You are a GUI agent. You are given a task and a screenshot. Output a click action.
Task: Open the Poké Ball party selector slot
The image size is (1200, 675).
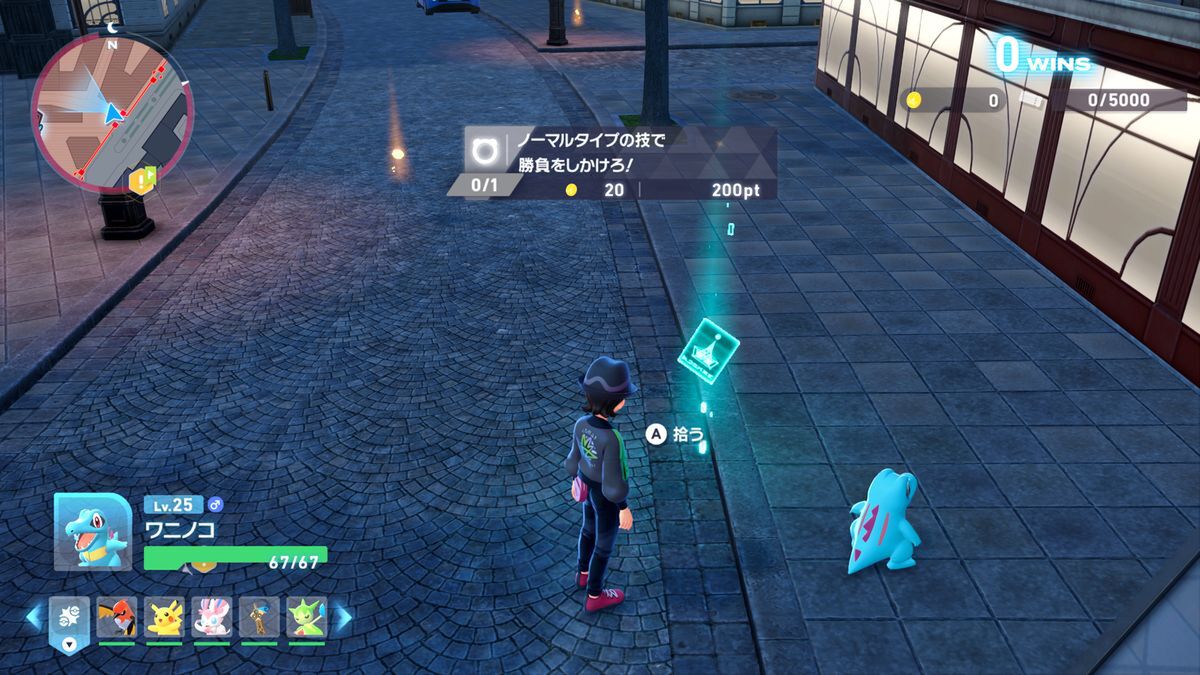pos(69,620)
